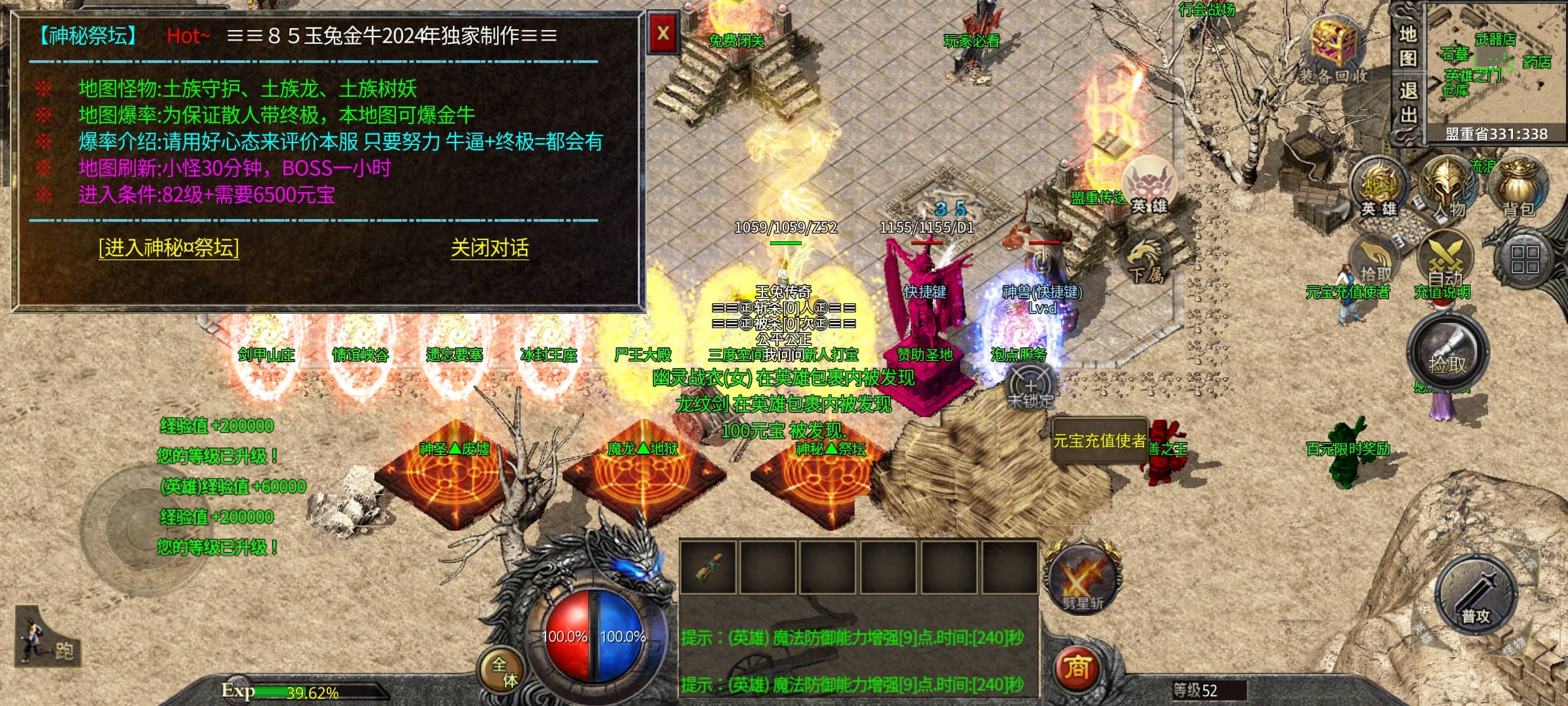Viewport: 1568px width, 706px height.
Task: Choose 关闭对话 to end the dialogue
Action: [489, 248]
